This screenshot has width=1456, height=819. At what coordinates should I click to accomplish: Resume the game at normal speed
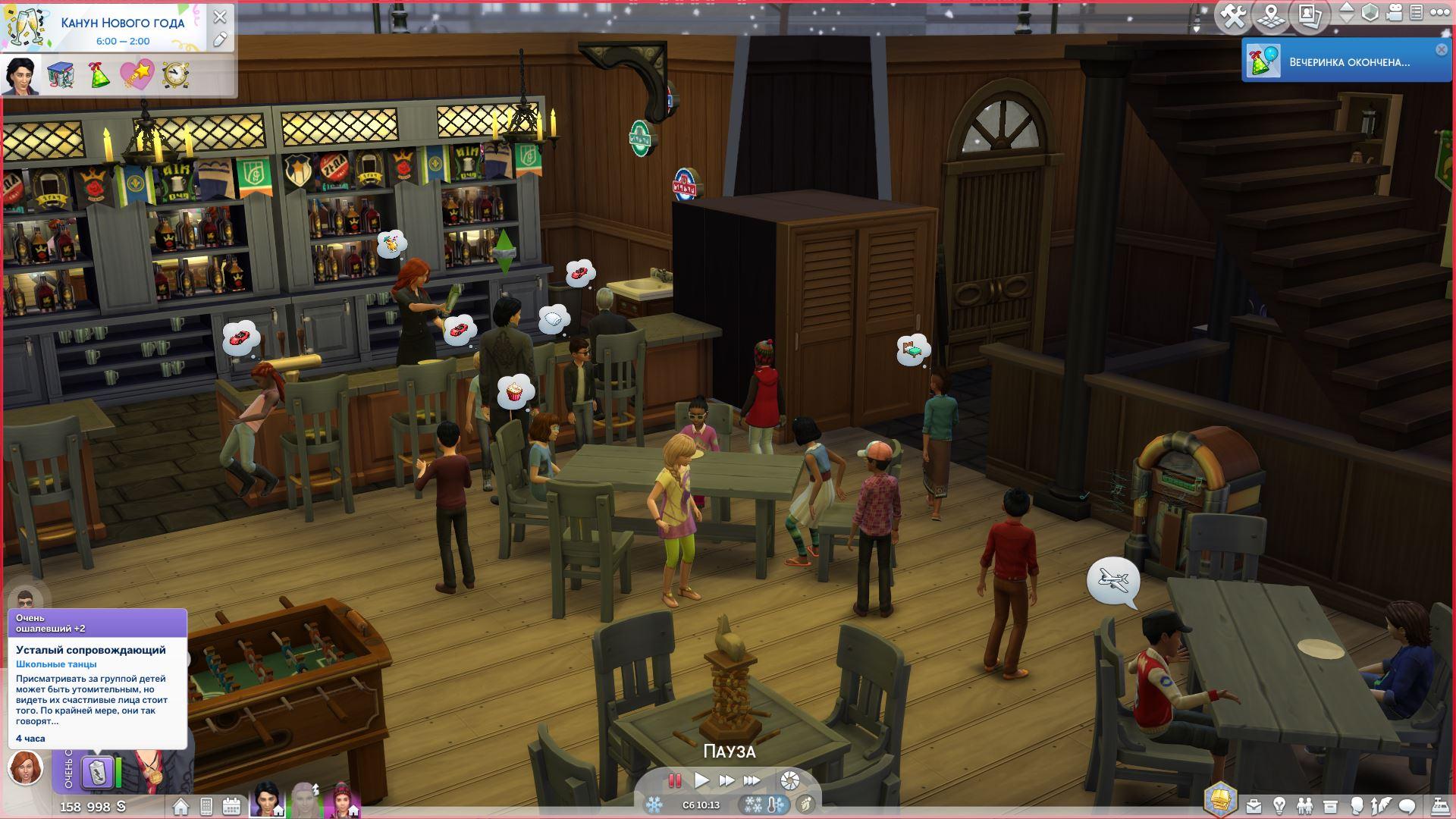tap(701, 780)
